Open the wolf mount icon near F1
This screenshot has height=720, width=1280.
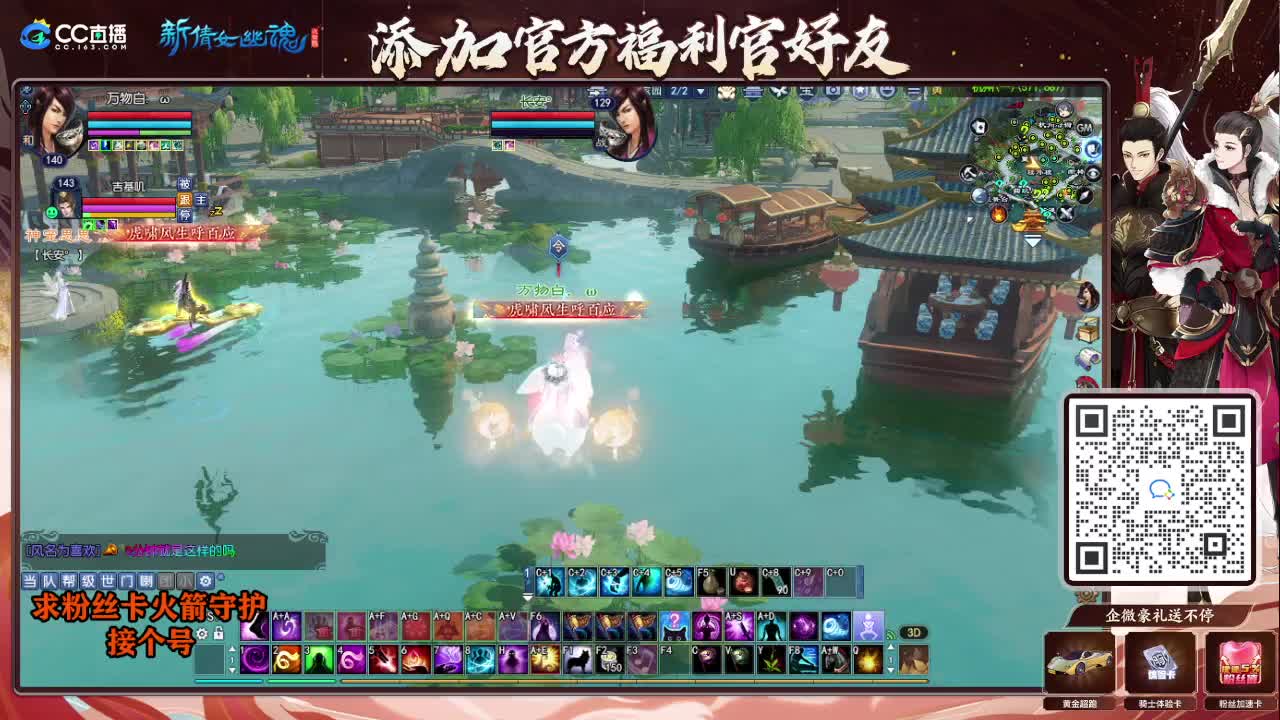(x=576, y=658)
